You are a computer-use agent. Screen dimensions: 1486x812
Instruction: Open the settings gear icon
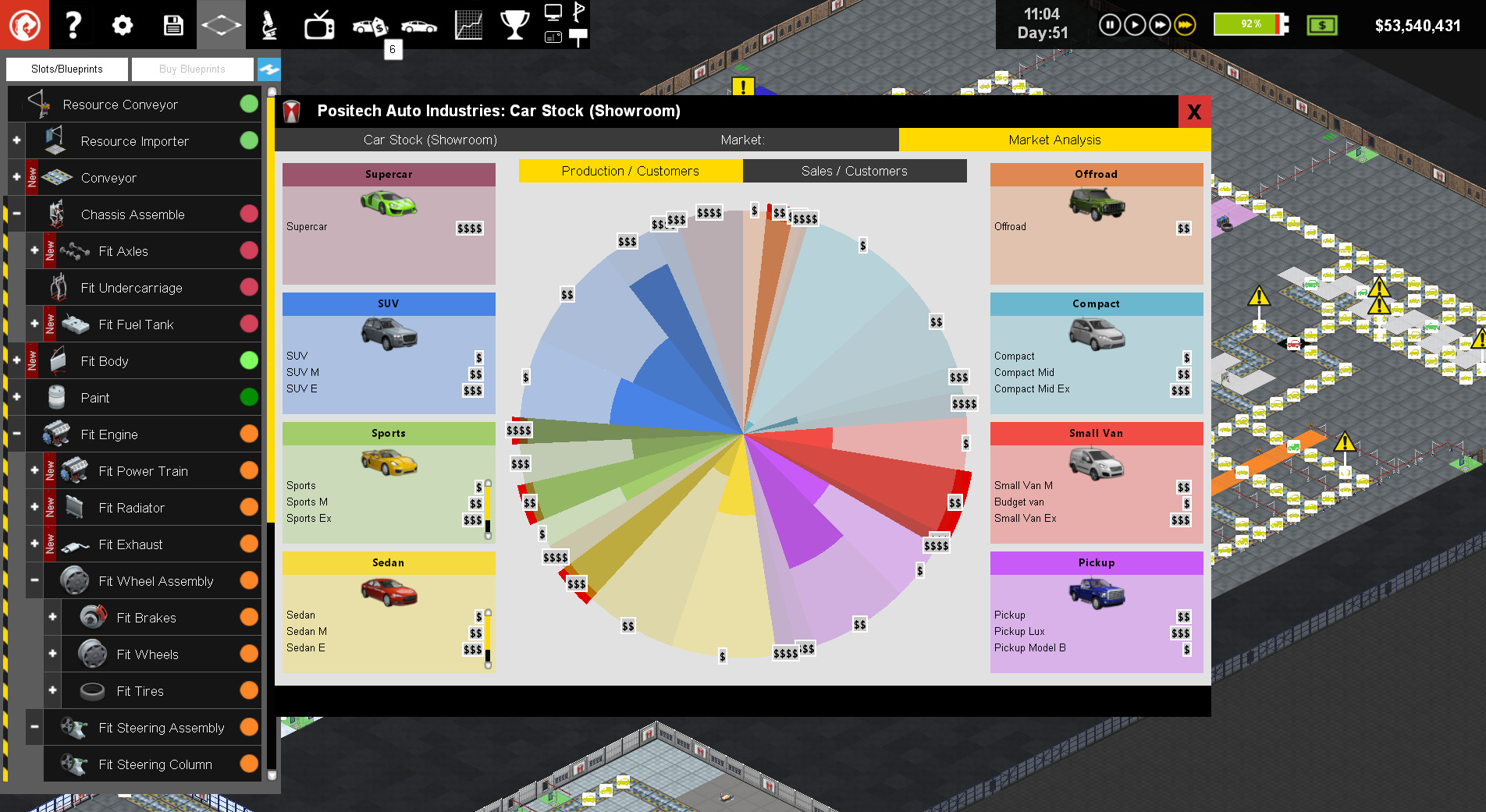[122, 24]
